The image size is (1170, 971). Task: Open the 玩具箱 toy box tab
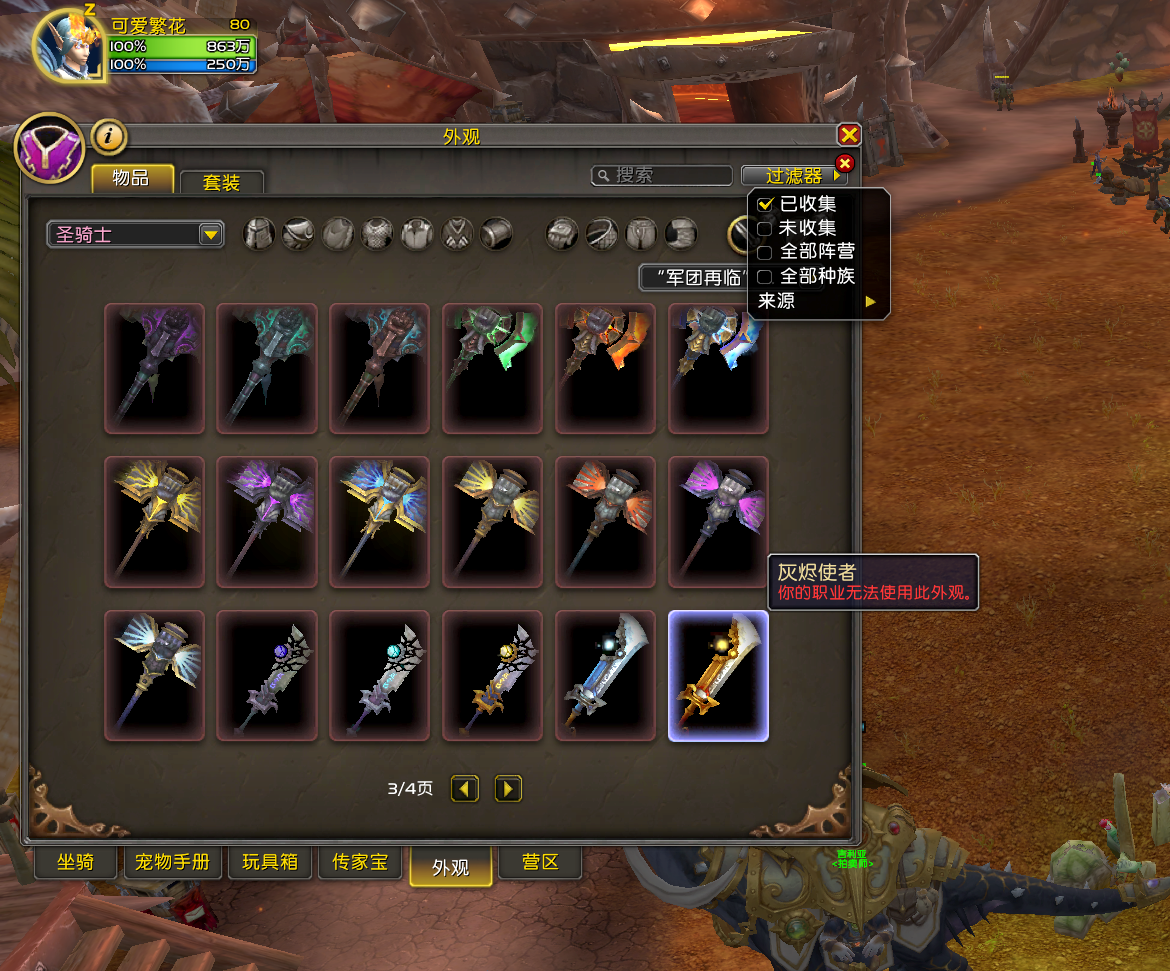270,861
